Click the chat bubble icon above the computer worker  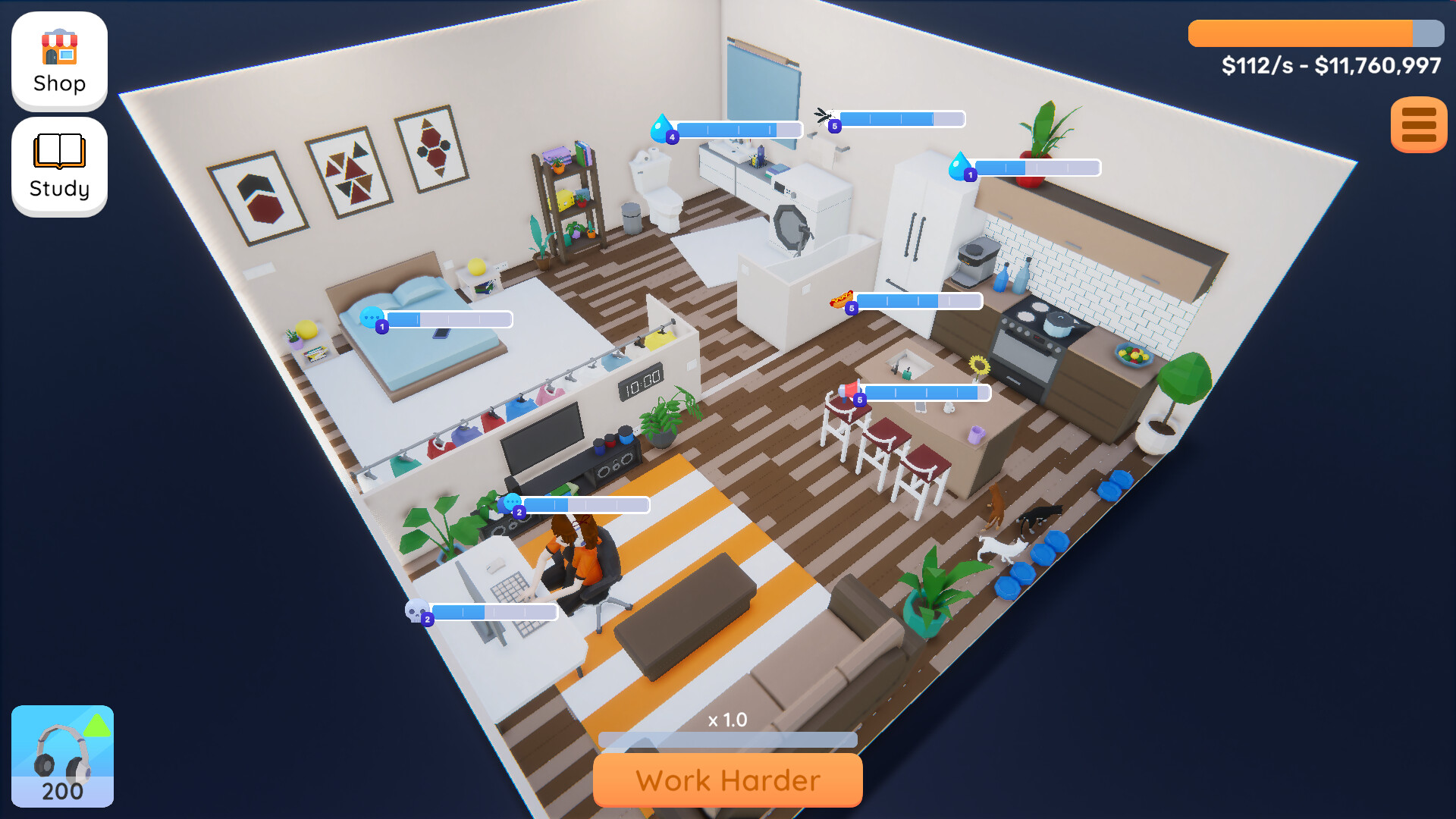(x=512, y=502)
